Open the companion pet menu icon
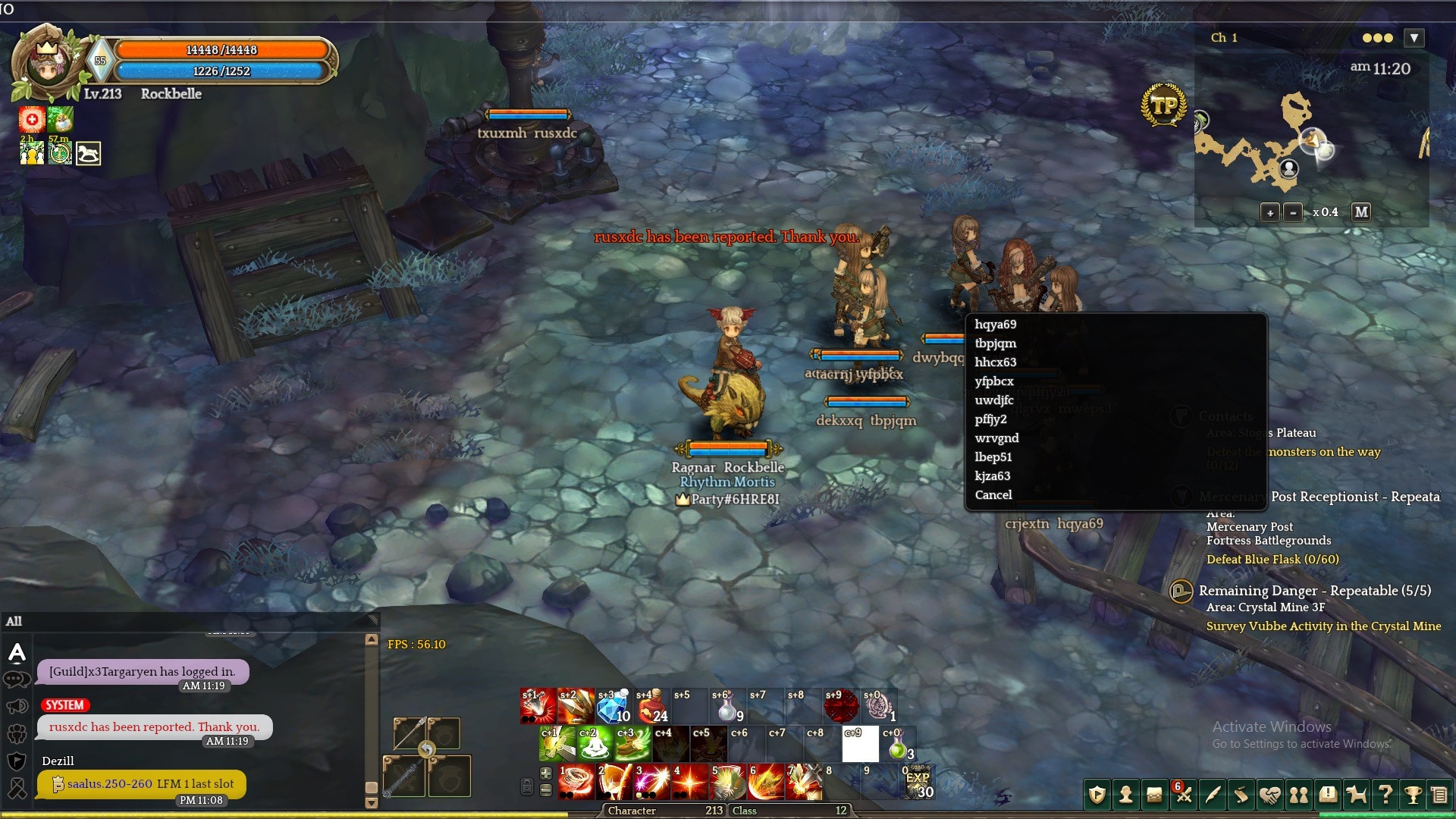The image size is (1456, 819). (x=1356, y=795)
